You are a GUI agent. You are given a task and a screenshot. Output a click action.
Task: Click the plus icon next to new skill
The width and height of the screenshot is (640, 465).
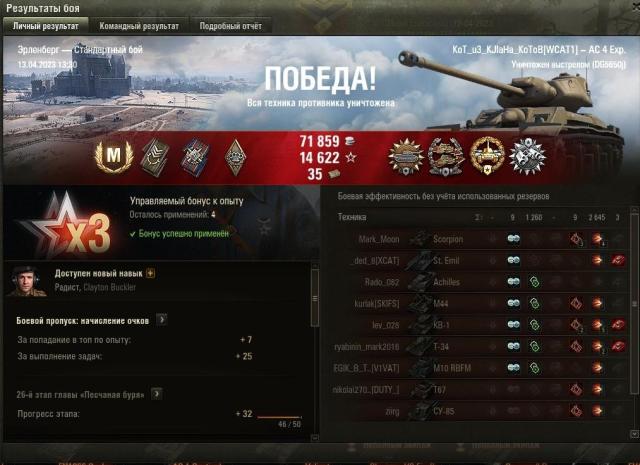(151, 272)
